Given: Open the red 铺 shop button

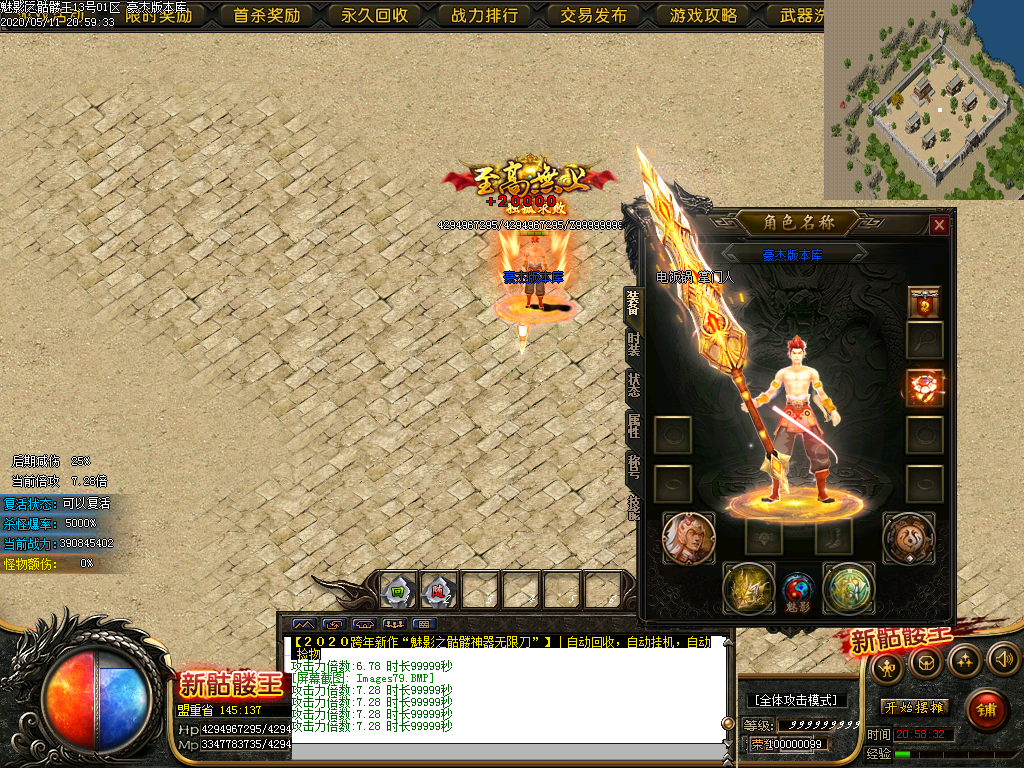Looking at the screenshot, I should tap(987, 710).
